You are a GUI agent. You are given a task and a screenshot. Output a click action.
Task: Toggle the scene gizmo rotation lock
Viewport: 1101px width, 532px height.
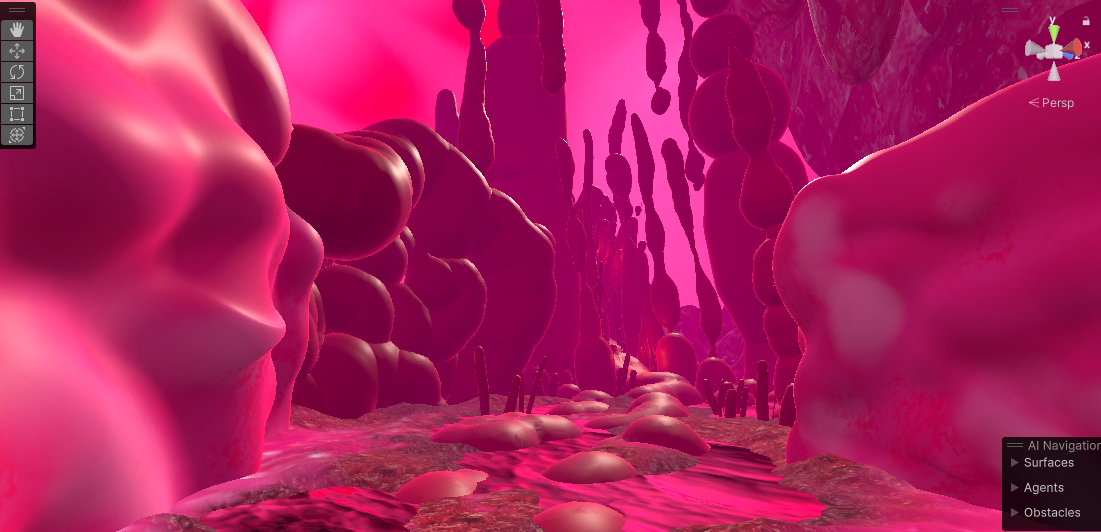[x=1086, y=21]
